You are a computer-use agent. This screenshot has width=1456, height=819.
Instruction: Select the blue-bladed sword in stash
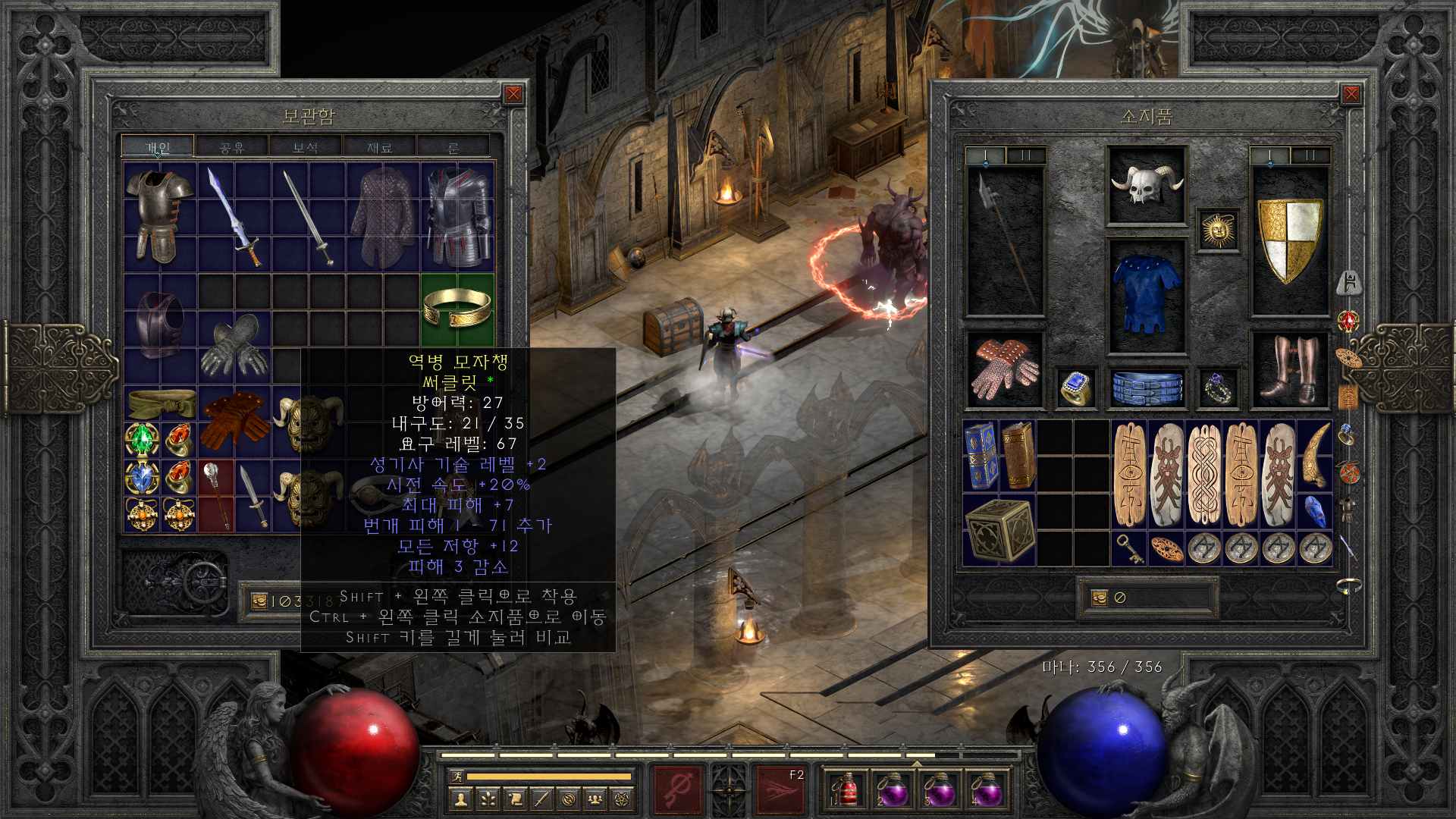pyautogui.click(x=234, y=217)
